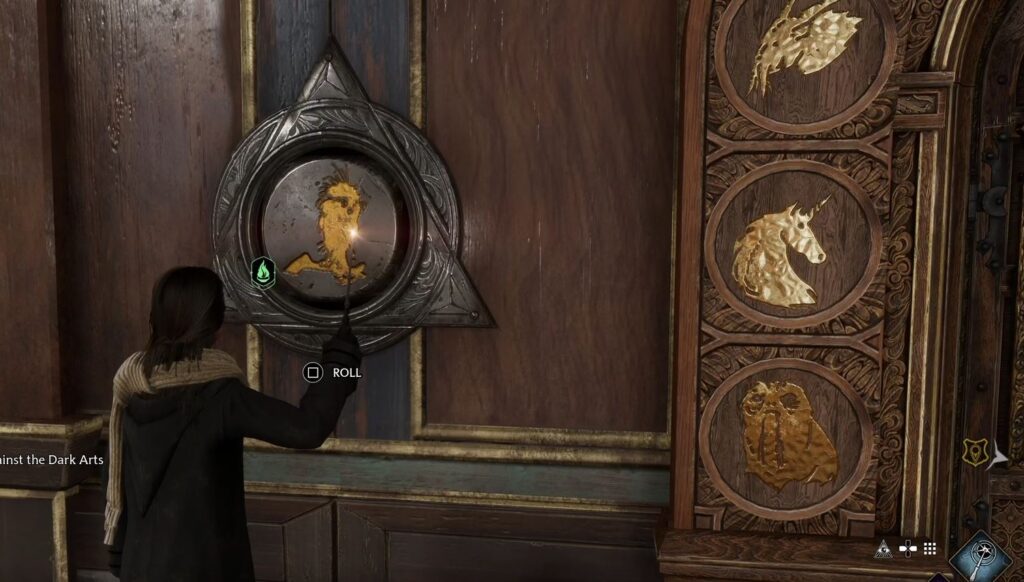The height and width of the screenshot is (582, 1024).
Task: Select the gold shield quest waypoint marker
Action: (974, 453)
